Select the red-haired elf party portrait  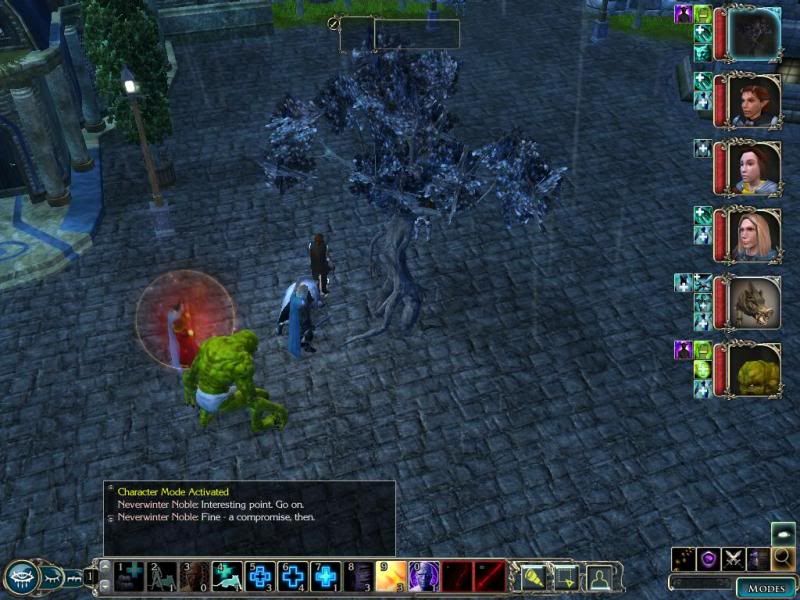pos(754,100)
